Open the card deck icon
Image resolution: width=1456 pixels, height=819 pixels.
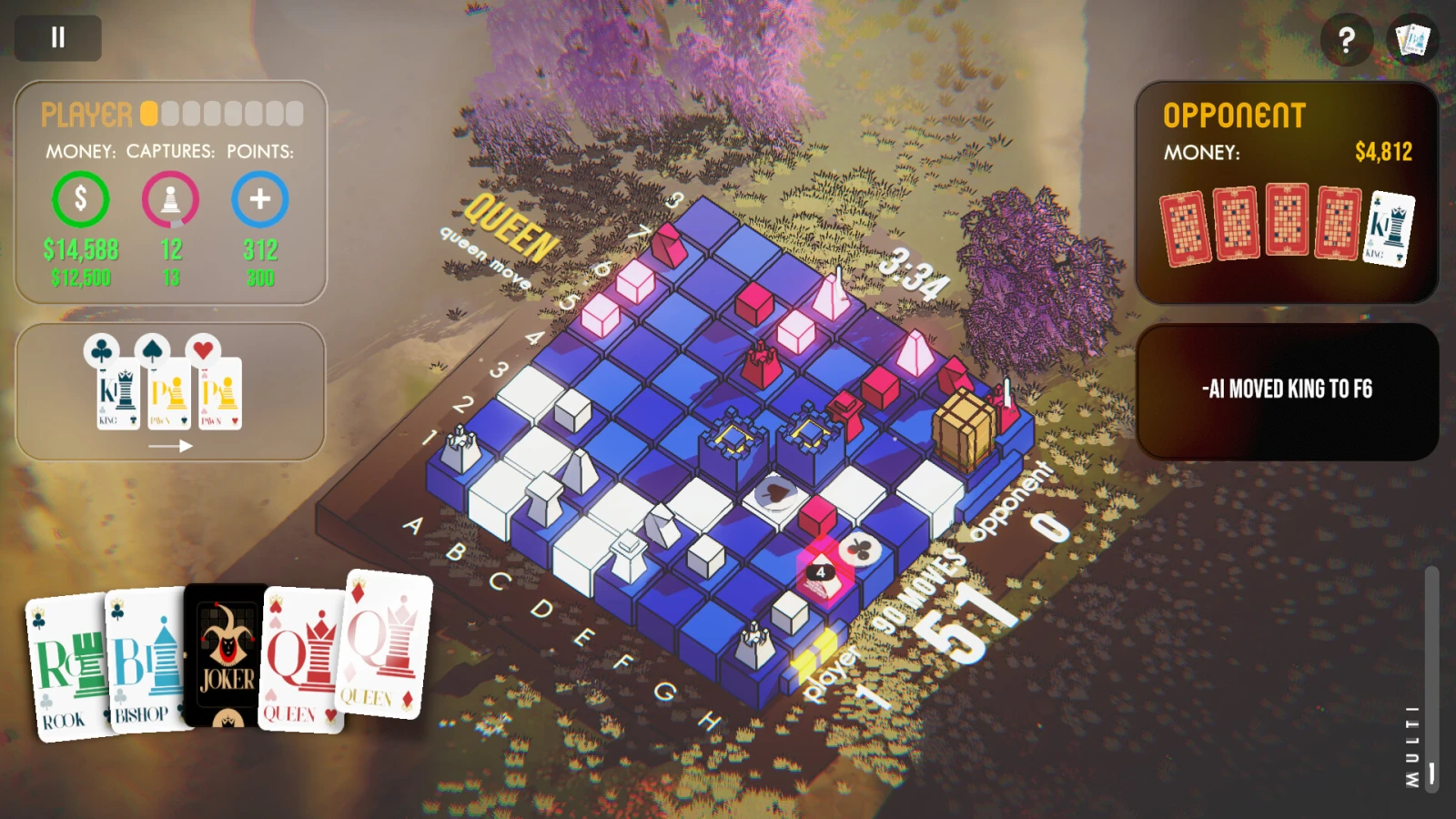click(x=1413, y=39)
